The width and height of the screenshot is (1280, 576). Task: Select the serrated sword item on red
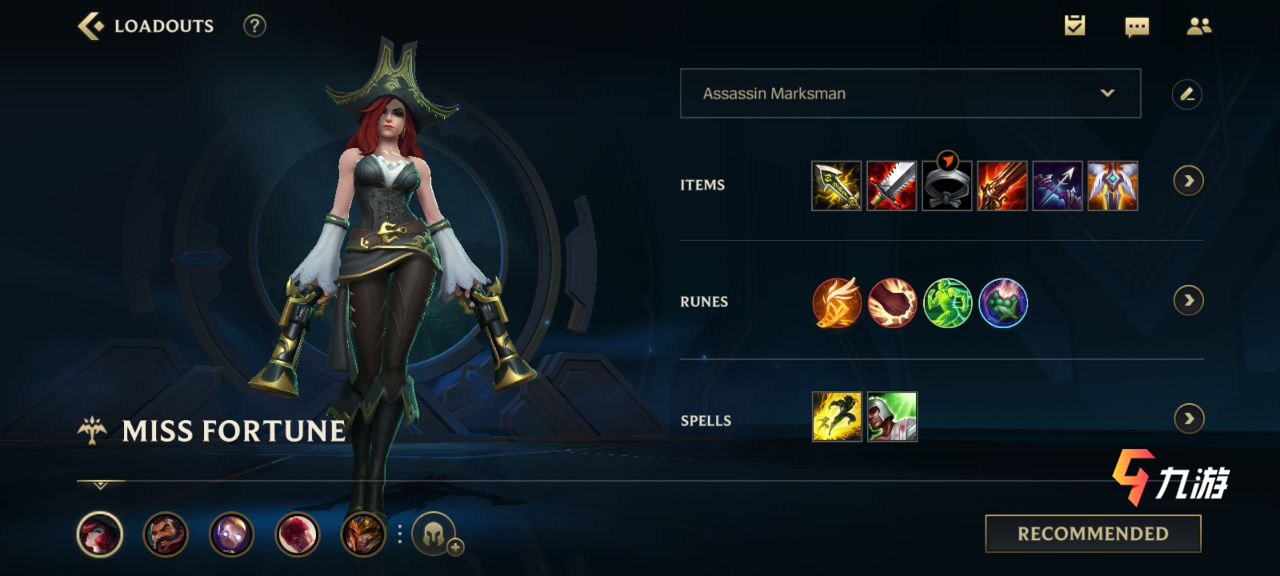(892, 185)
